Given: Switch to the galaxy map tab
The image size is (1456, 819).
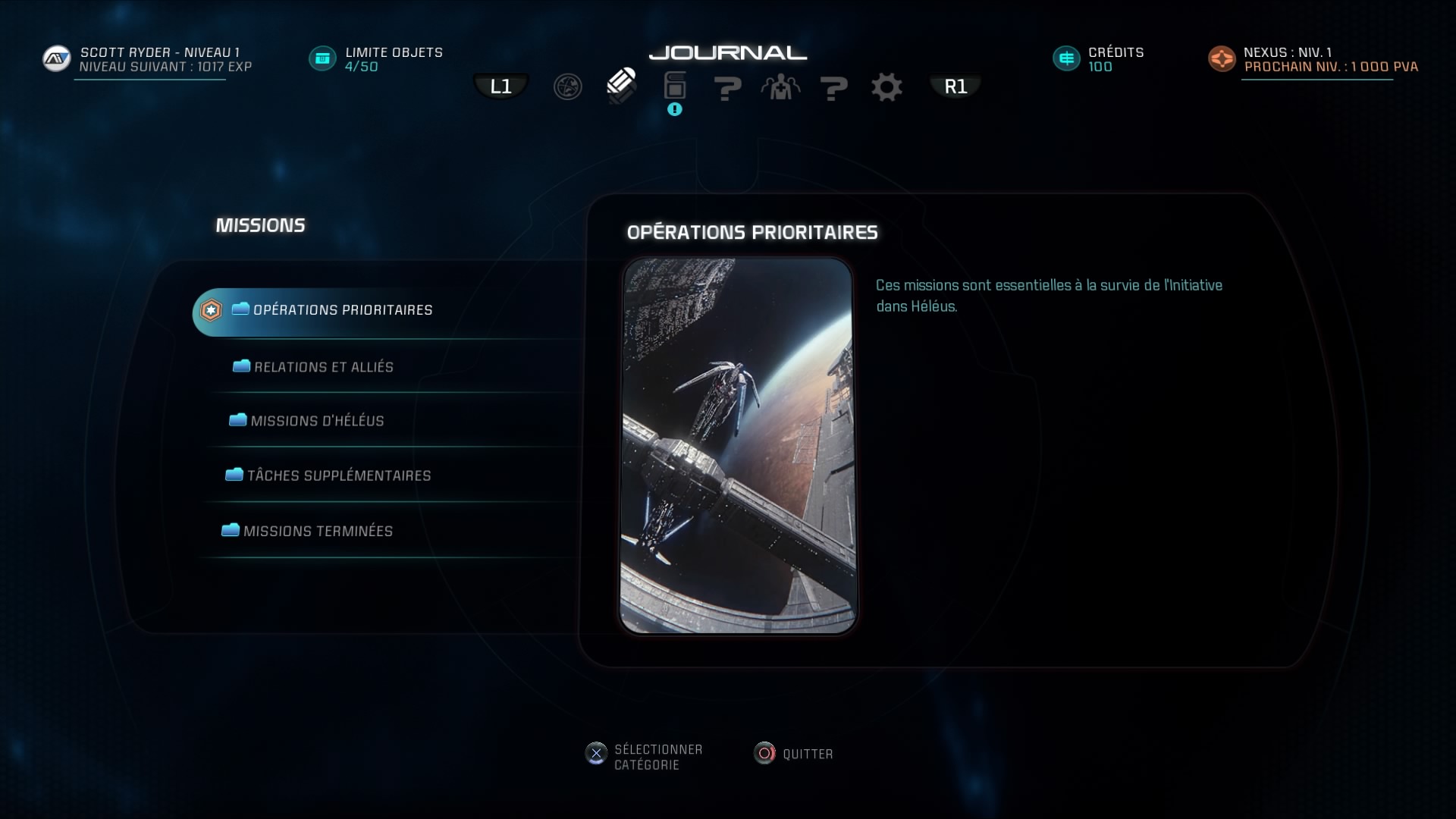Looking at the screenshot, I should tap(567, 87).
